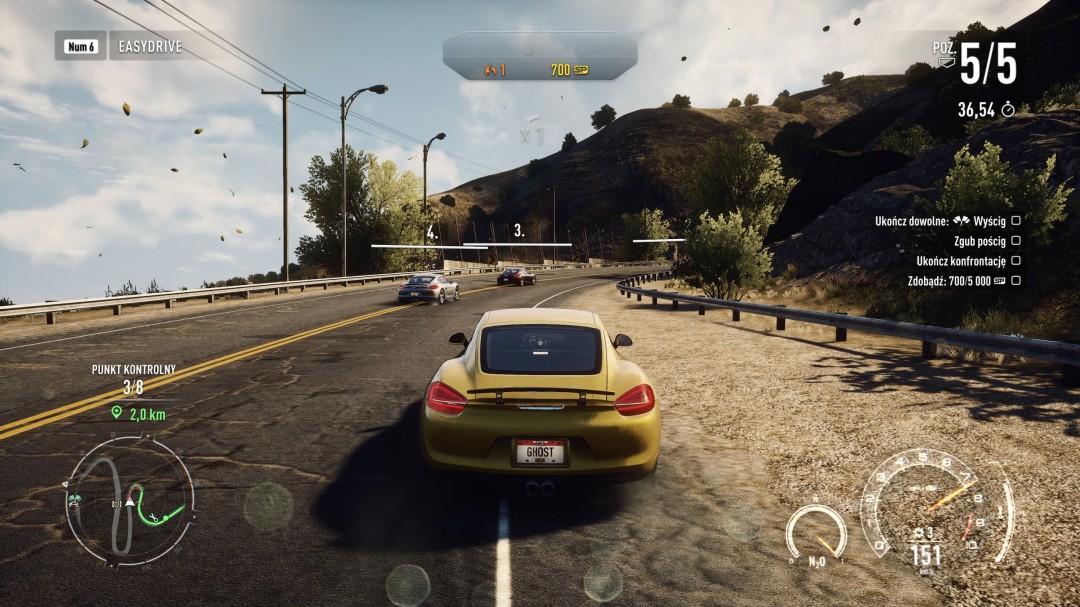Open the EasyDrive menu
The width and height of the screenshot is (1080, 607).
pyautogui.click(x=148, y=46)
